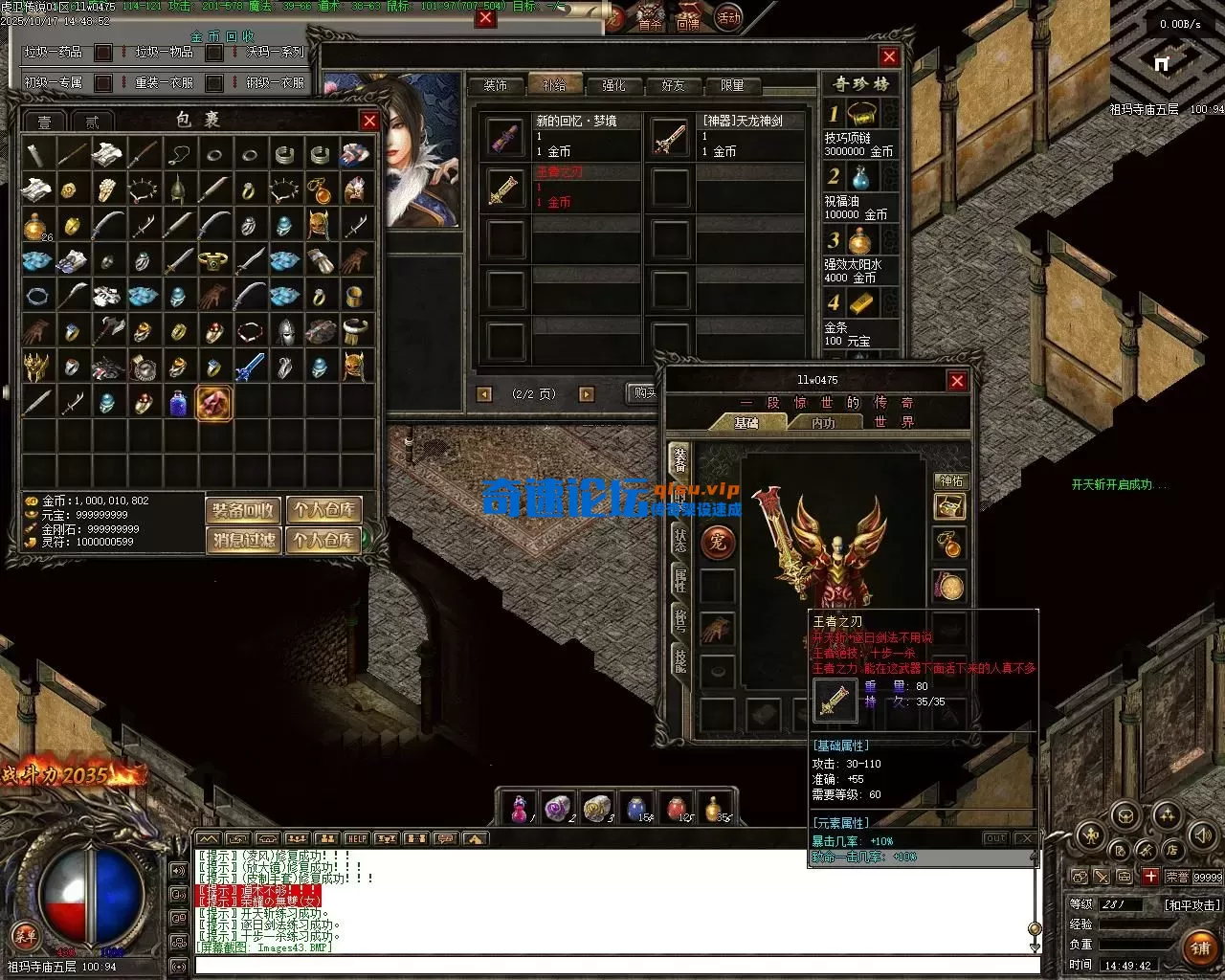The image size is (1225, 980).
Task: Close the 包裹 inventory window
Action: [368, 121]
